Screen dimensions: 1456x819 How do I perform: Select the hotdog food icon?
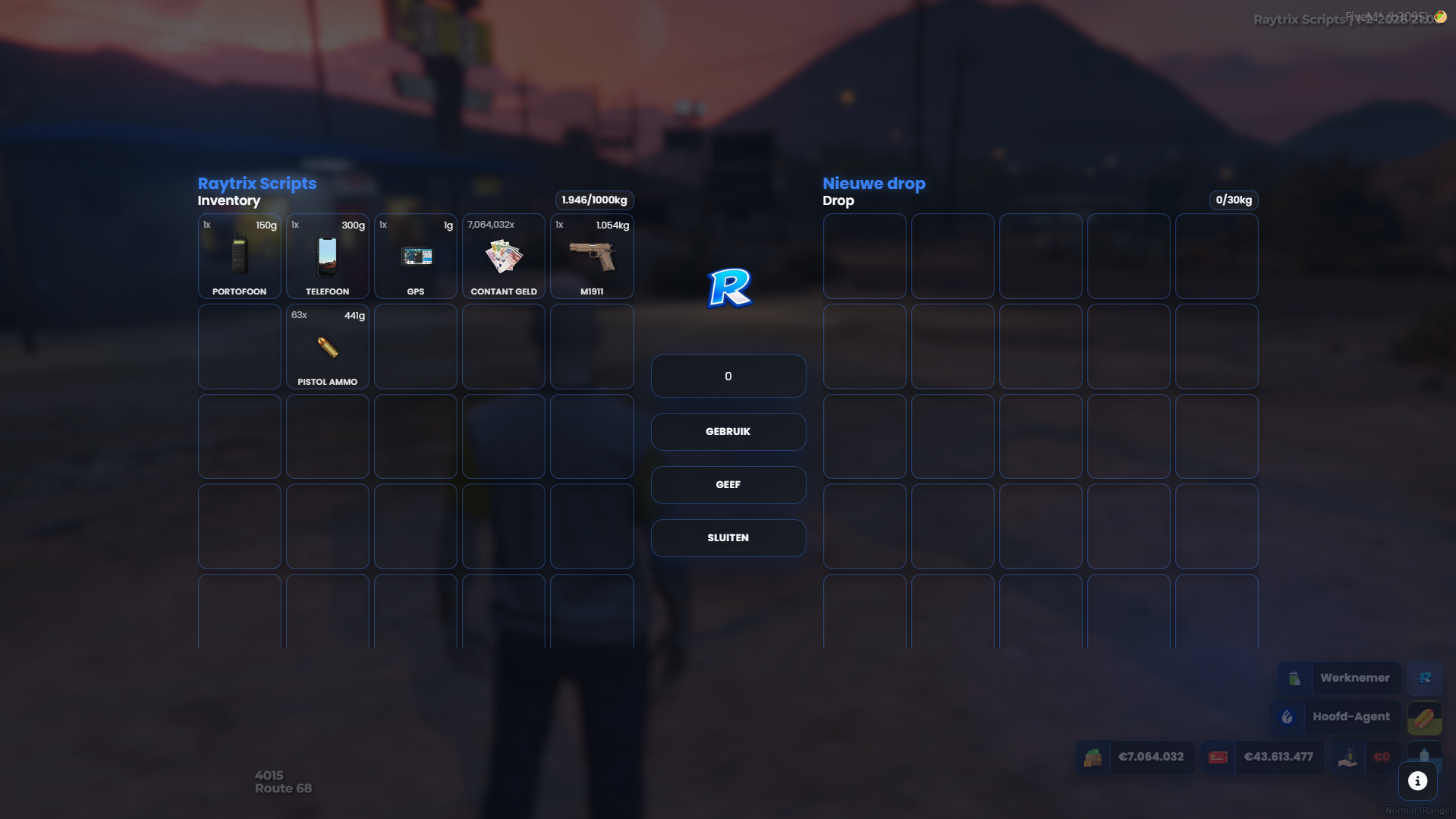[1425, 718]
